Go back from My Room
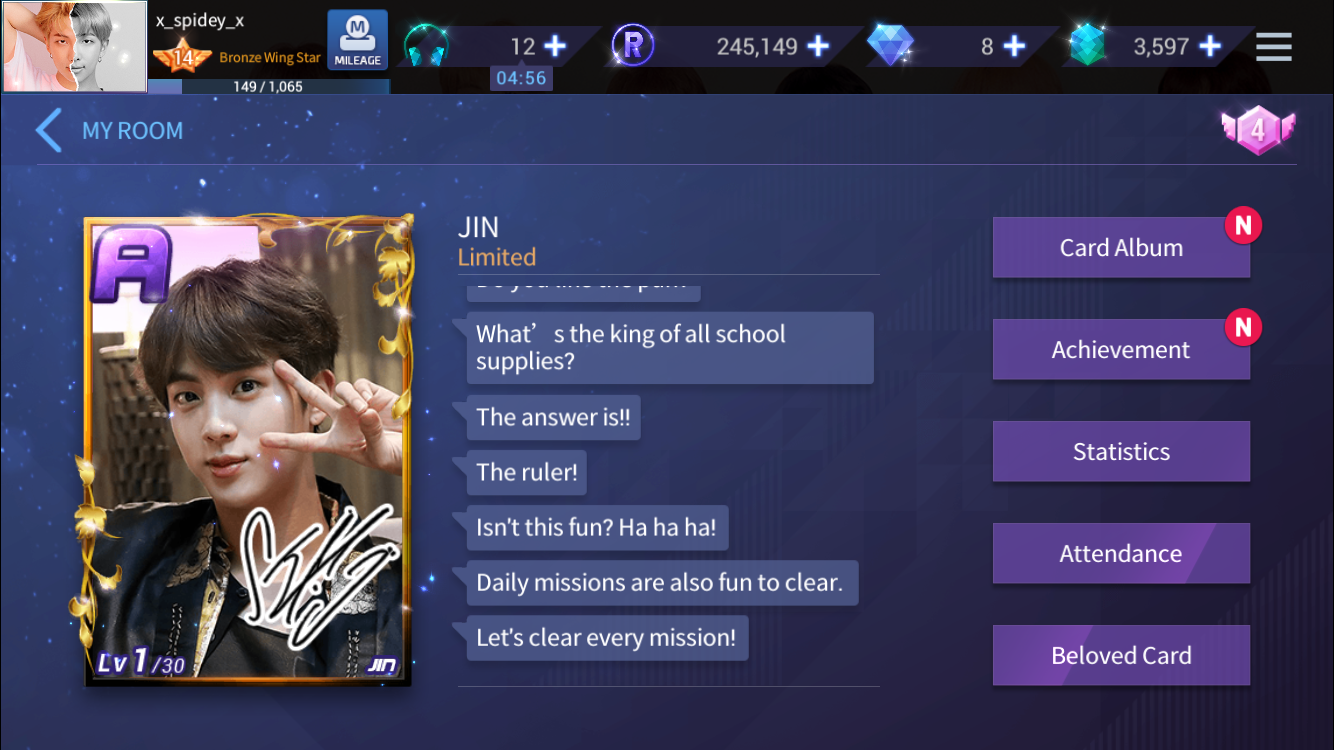The width and height of the screenshot is (1334, 750). (48, 131)
